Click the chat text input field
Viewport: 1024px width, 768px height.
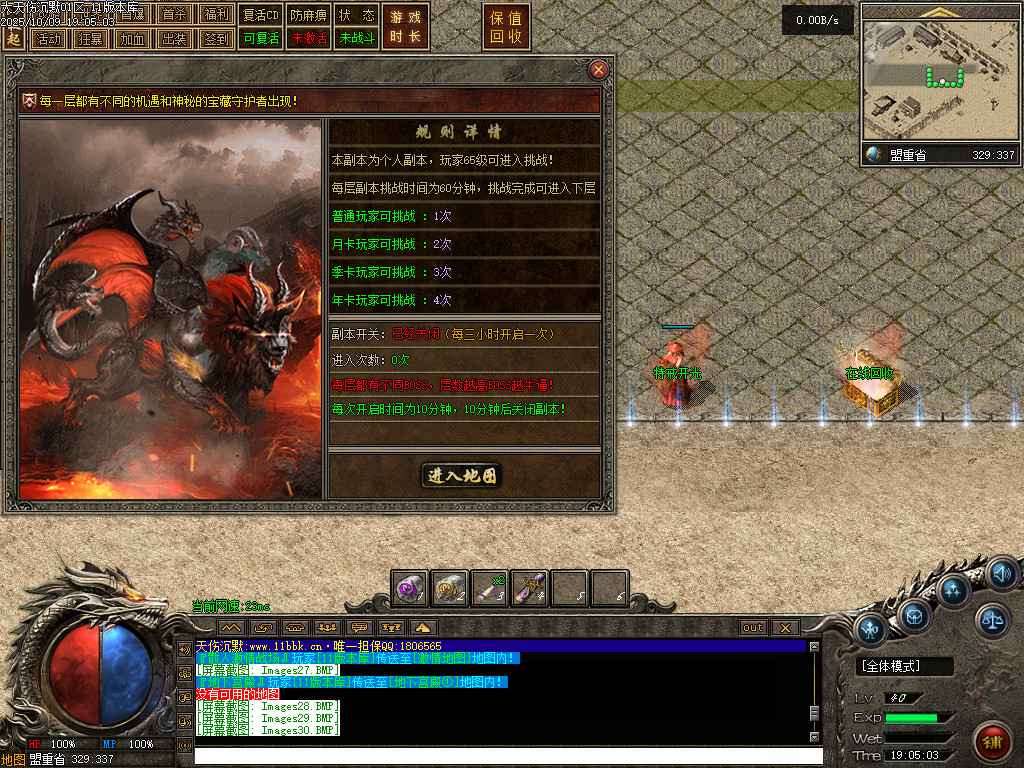click(500, 755)
